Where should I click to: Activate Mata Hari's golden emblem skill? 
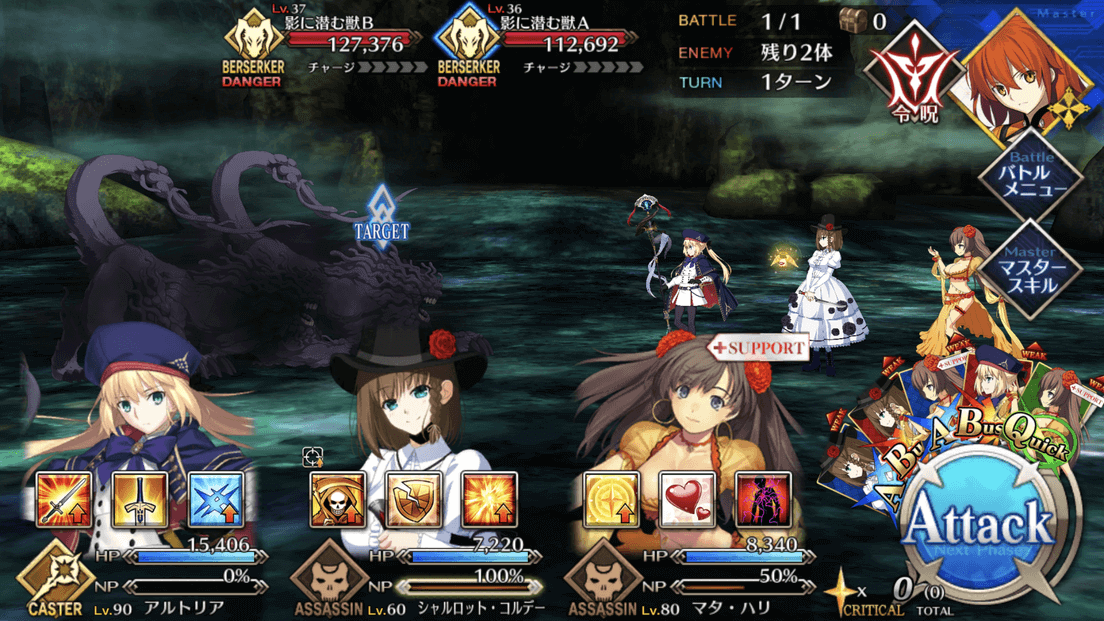pyautogui.click(x=611, y=500)
